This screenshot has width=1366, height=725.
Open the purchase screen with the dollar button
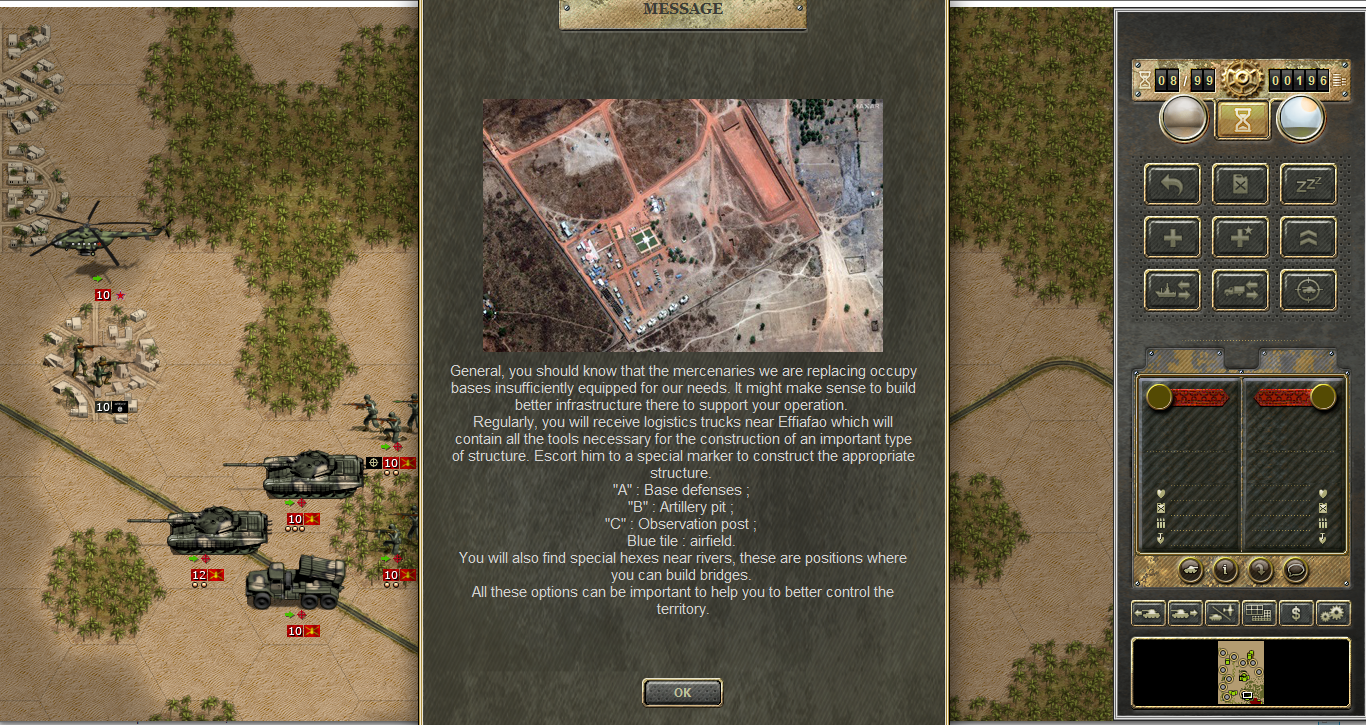coord(1296,613)
